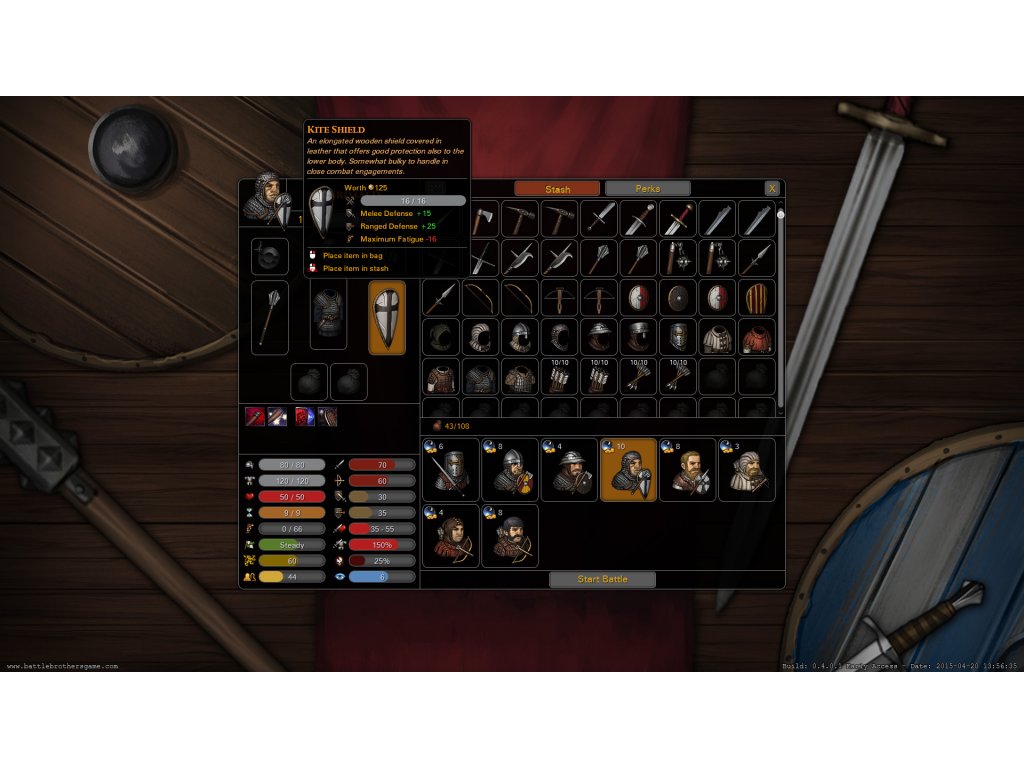
Task: Select the red-hooded archer portrait
Action: click(x=450, y=537)
